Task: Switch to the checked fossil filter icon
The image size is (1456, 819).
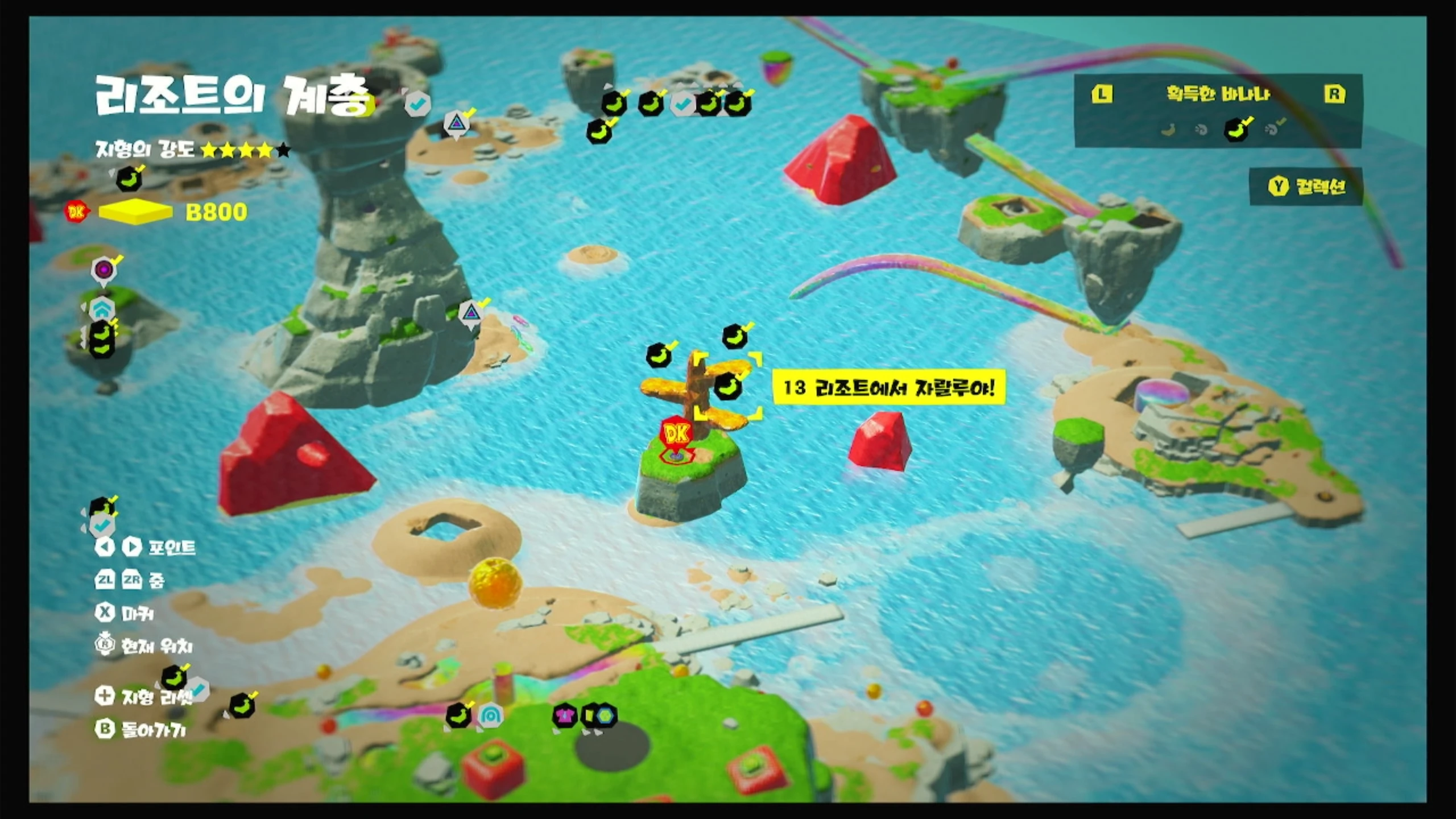Action: 1273,130
